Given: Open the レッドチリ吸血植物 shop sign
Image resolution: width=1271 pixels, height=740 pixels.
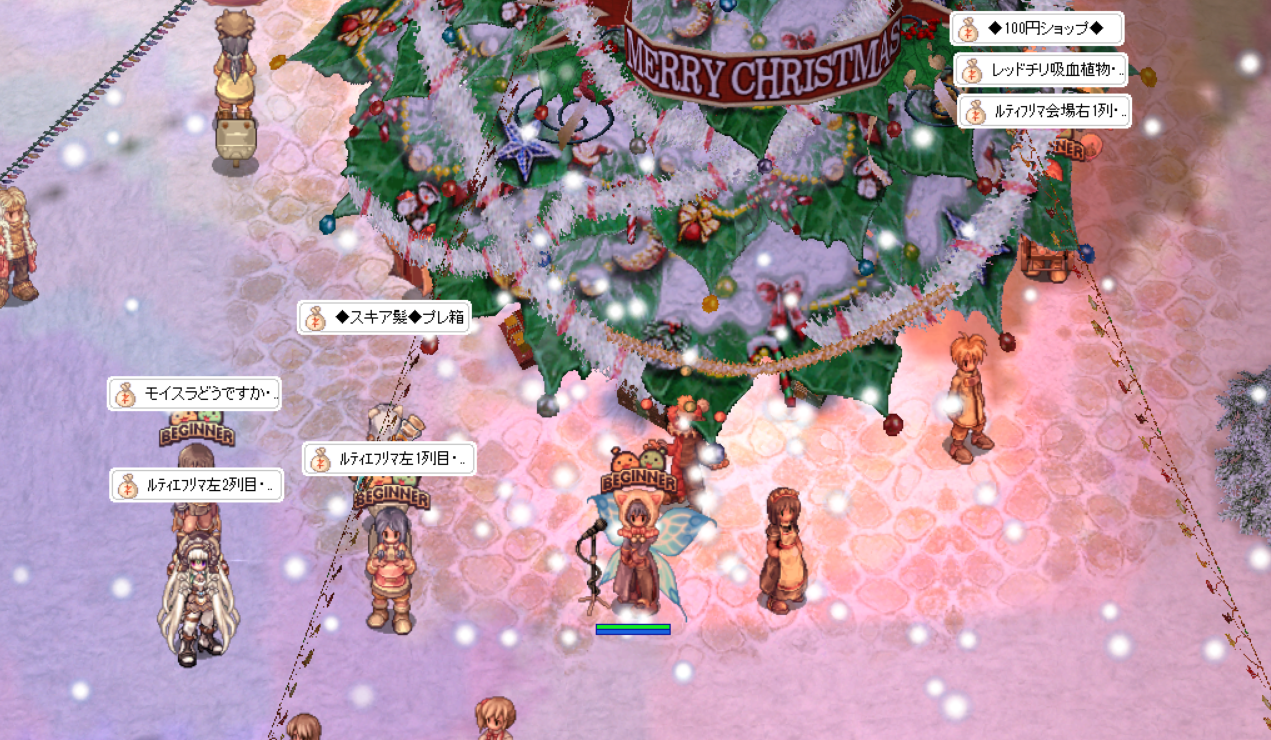Looking at the screenshot, I should (x=1041, y=71).
